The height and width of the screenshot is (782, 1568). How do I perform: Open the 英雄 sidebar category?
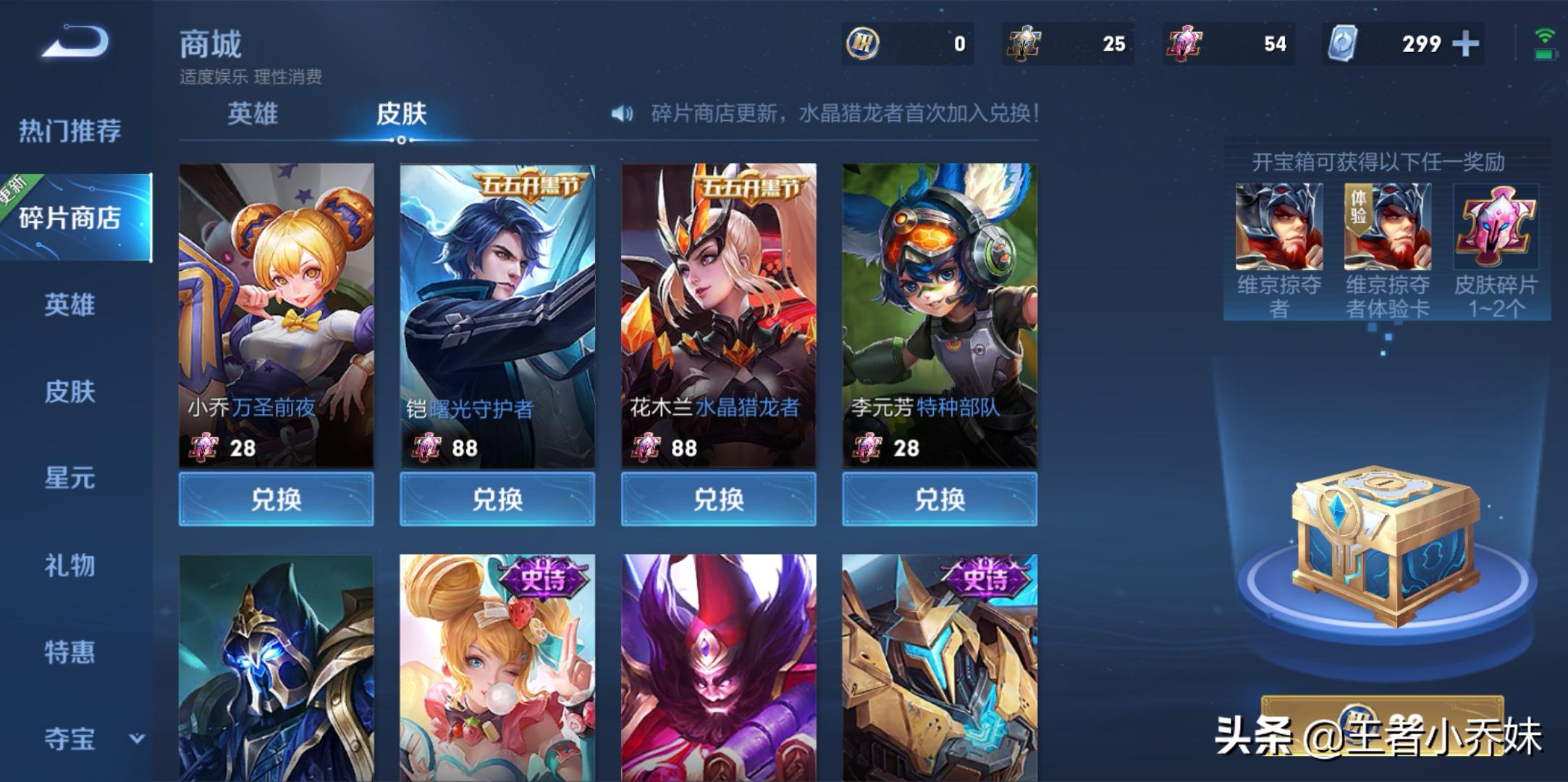[69, 305]
